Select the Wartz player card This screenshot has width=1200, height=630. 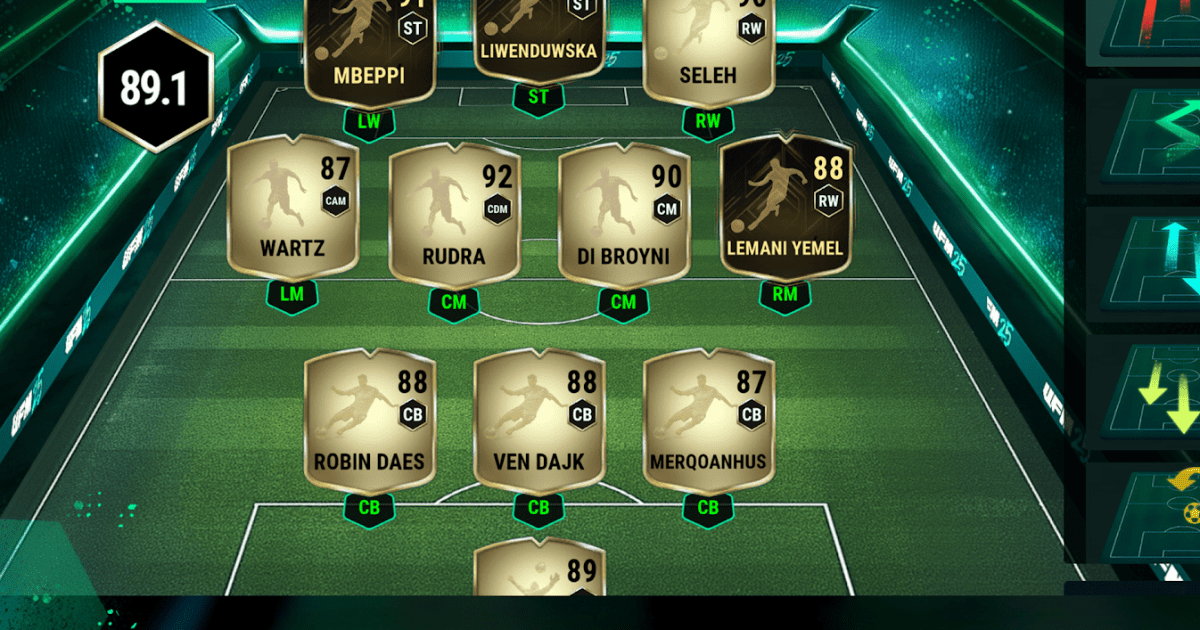tap(292, 208)
